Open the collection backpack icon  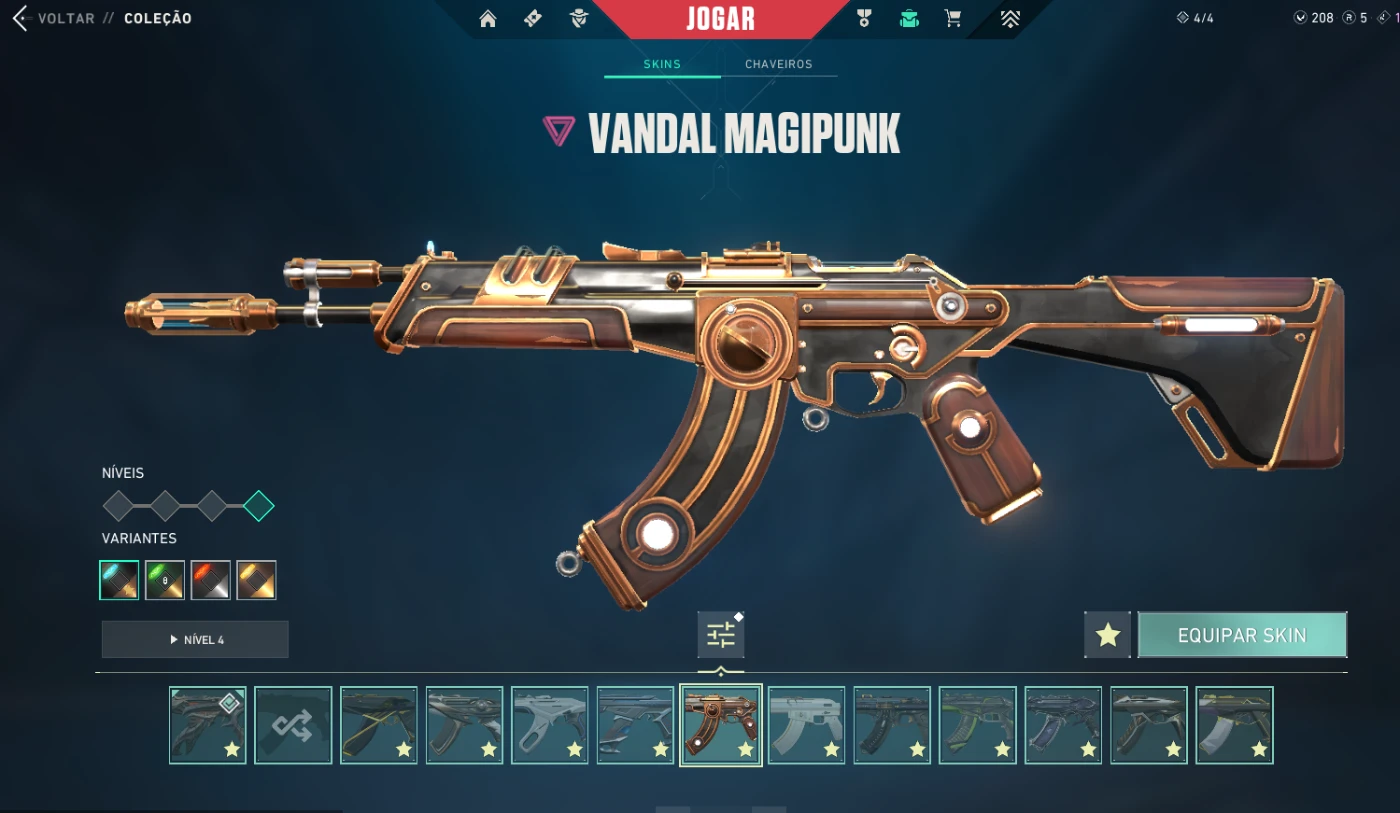pyautogui.click(x=909, y=18)
